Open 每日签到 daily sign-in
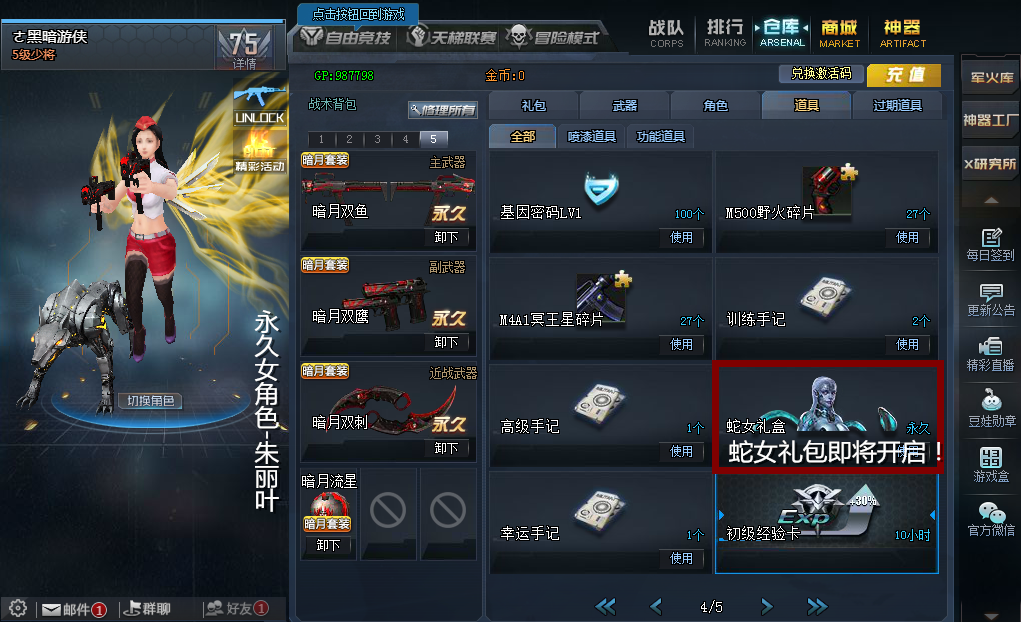The image size is (1021, 622). (x=991, y=245)
